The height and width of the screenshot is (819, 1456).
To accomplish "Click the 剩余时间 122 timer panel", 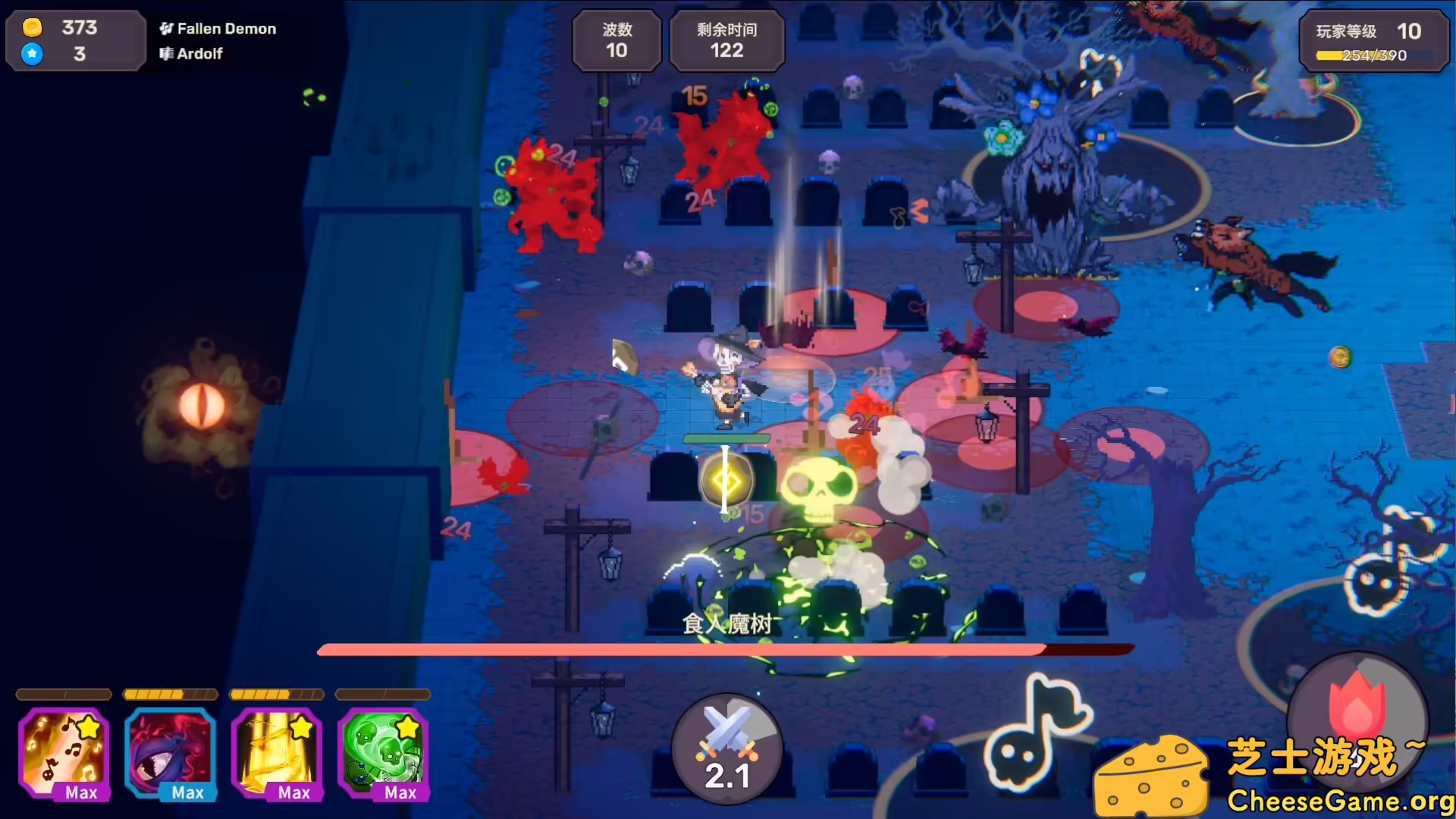I will 726,41.
